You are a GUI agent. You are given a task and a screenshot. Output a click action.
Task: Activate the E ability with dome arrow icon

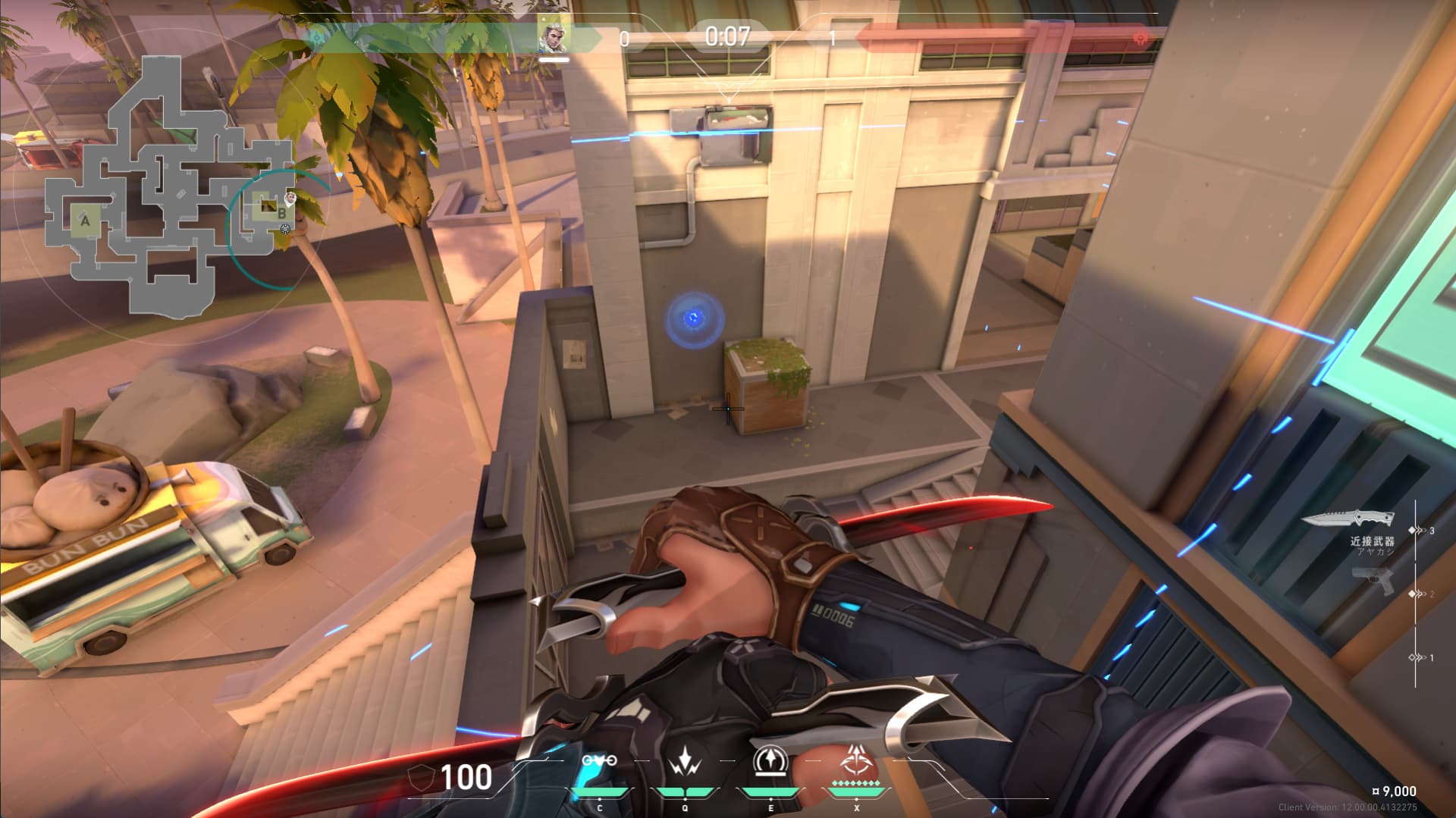point(771,761)
